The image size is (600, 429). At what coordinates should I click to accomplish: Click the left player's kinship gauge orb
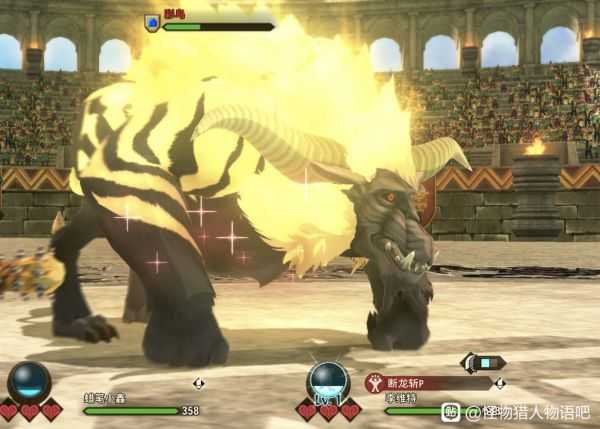29,382
